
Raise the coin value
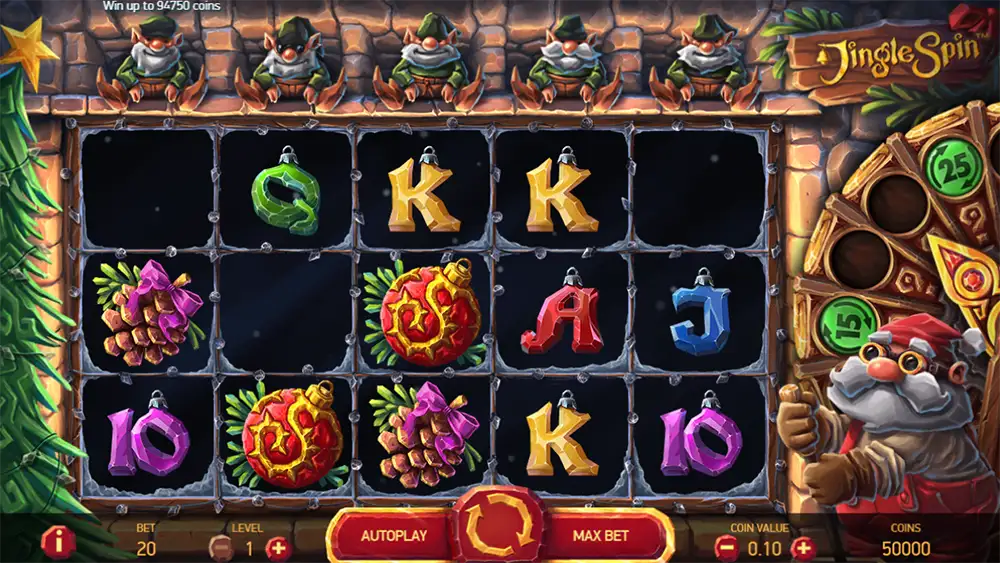click(802, 548)
